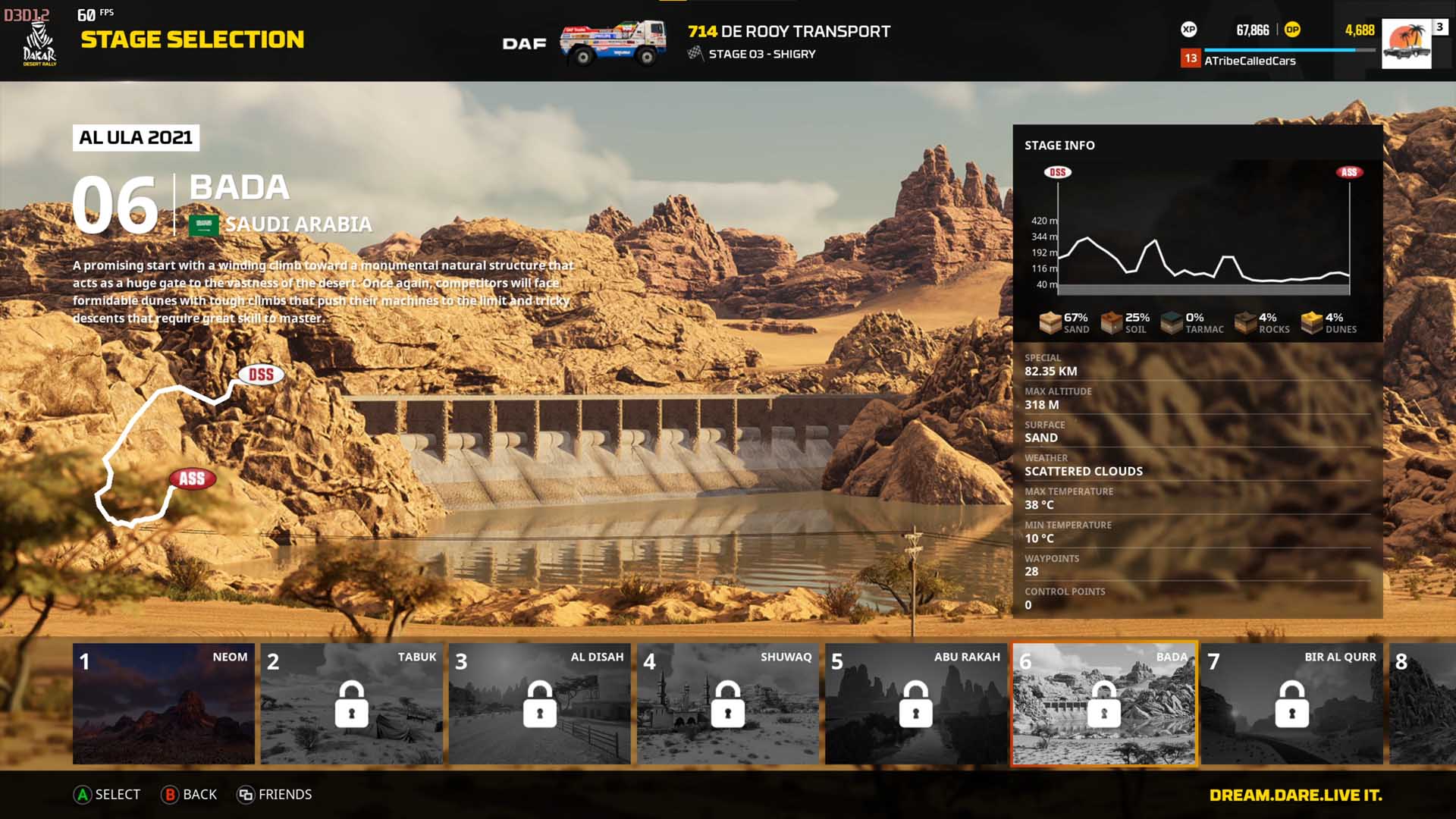Go back using the Back option
The width and height of the screenshot is (1456, 819).
[x=189, y=794]
